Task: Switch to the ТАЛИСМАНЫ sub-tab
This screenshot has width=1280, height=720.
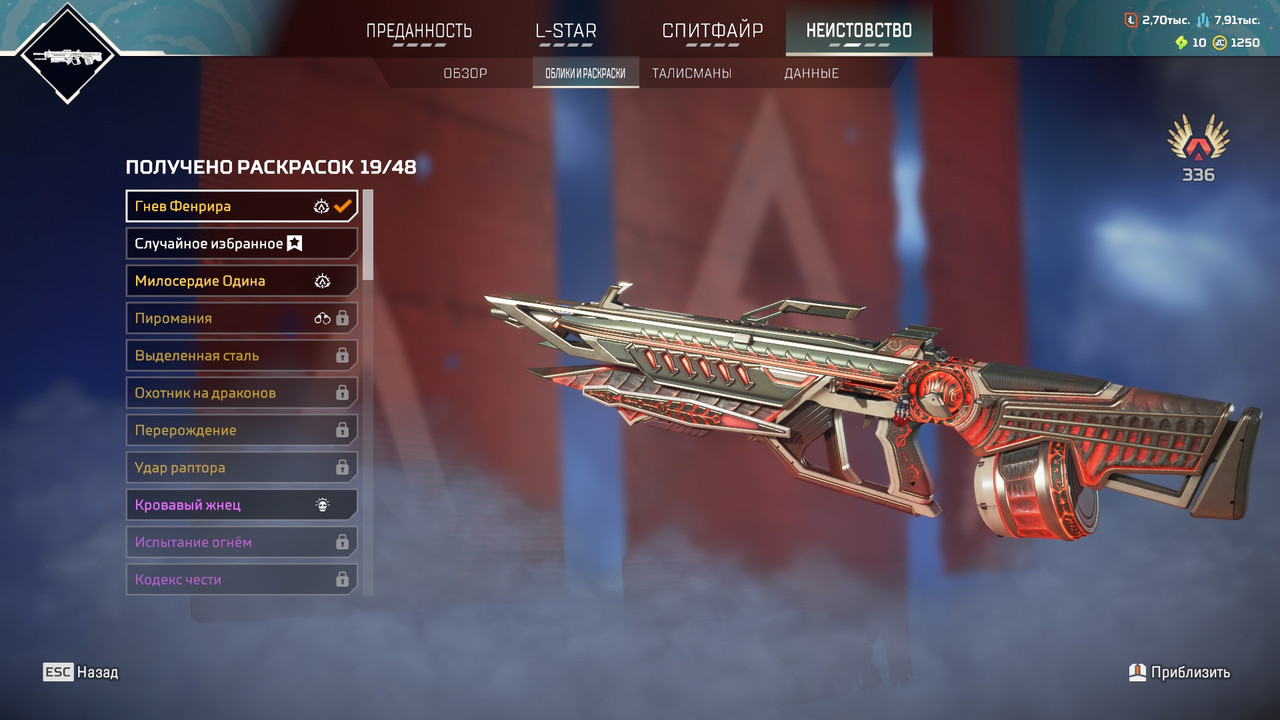Action: (x=691, y=73)
